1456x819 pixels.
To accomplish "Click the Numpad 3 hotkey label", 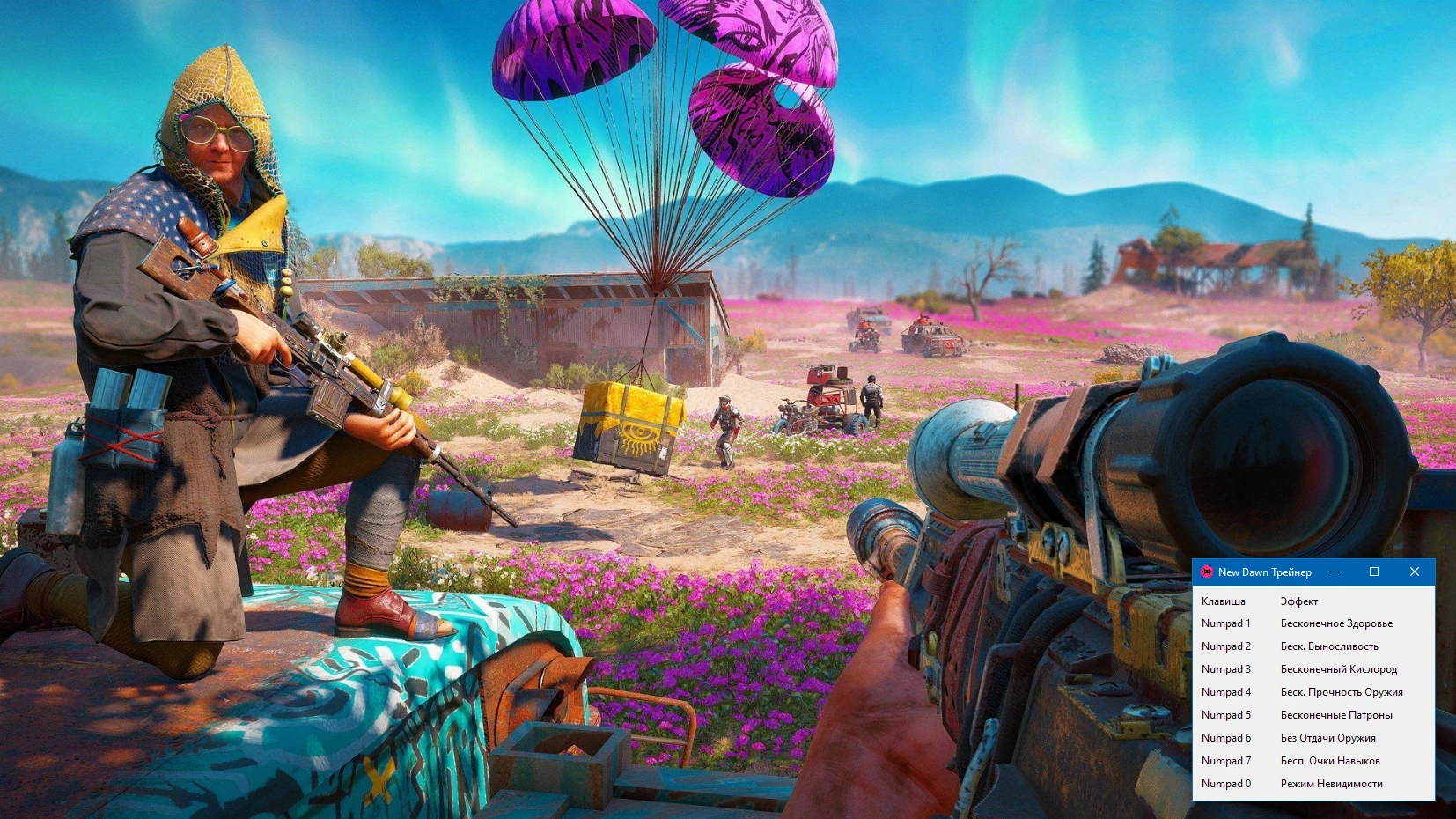I will tap(1225, 668).
